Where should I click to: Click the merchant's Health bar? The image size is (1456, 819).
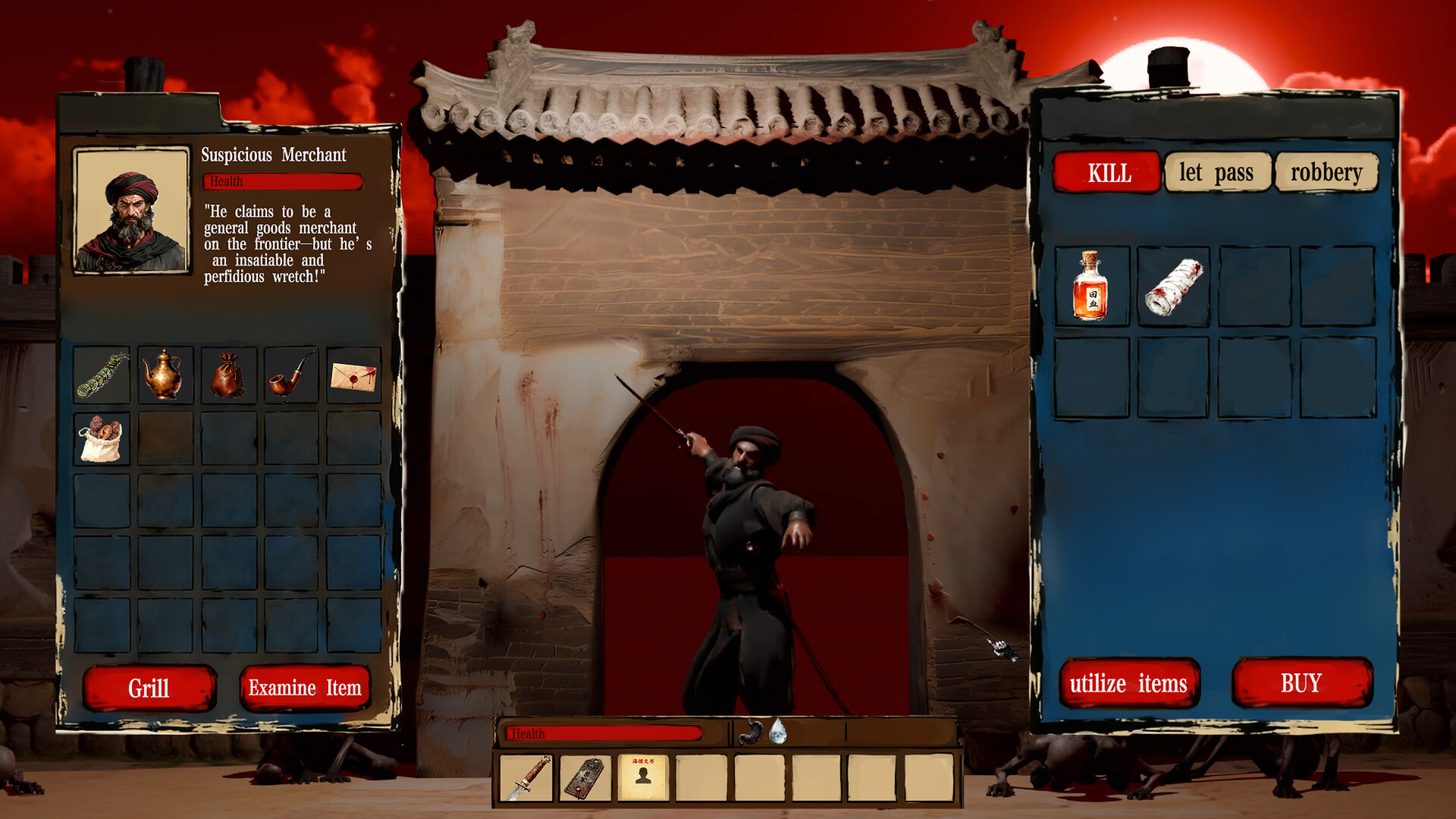281,182
